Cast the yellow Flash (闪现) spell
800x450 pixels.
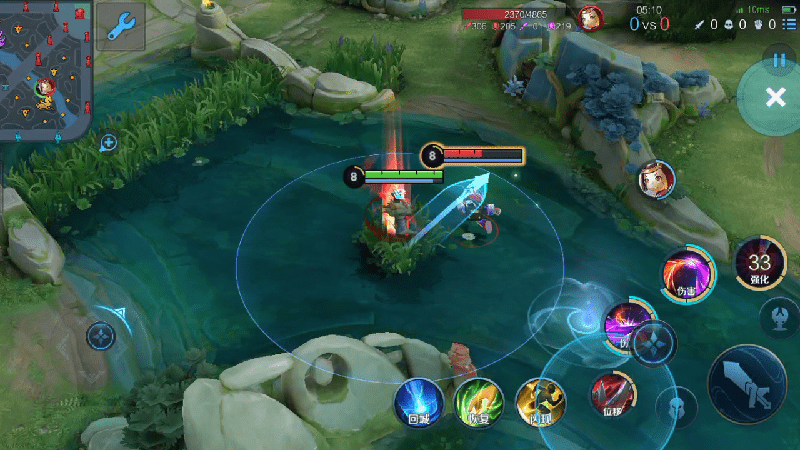(540, 402)
